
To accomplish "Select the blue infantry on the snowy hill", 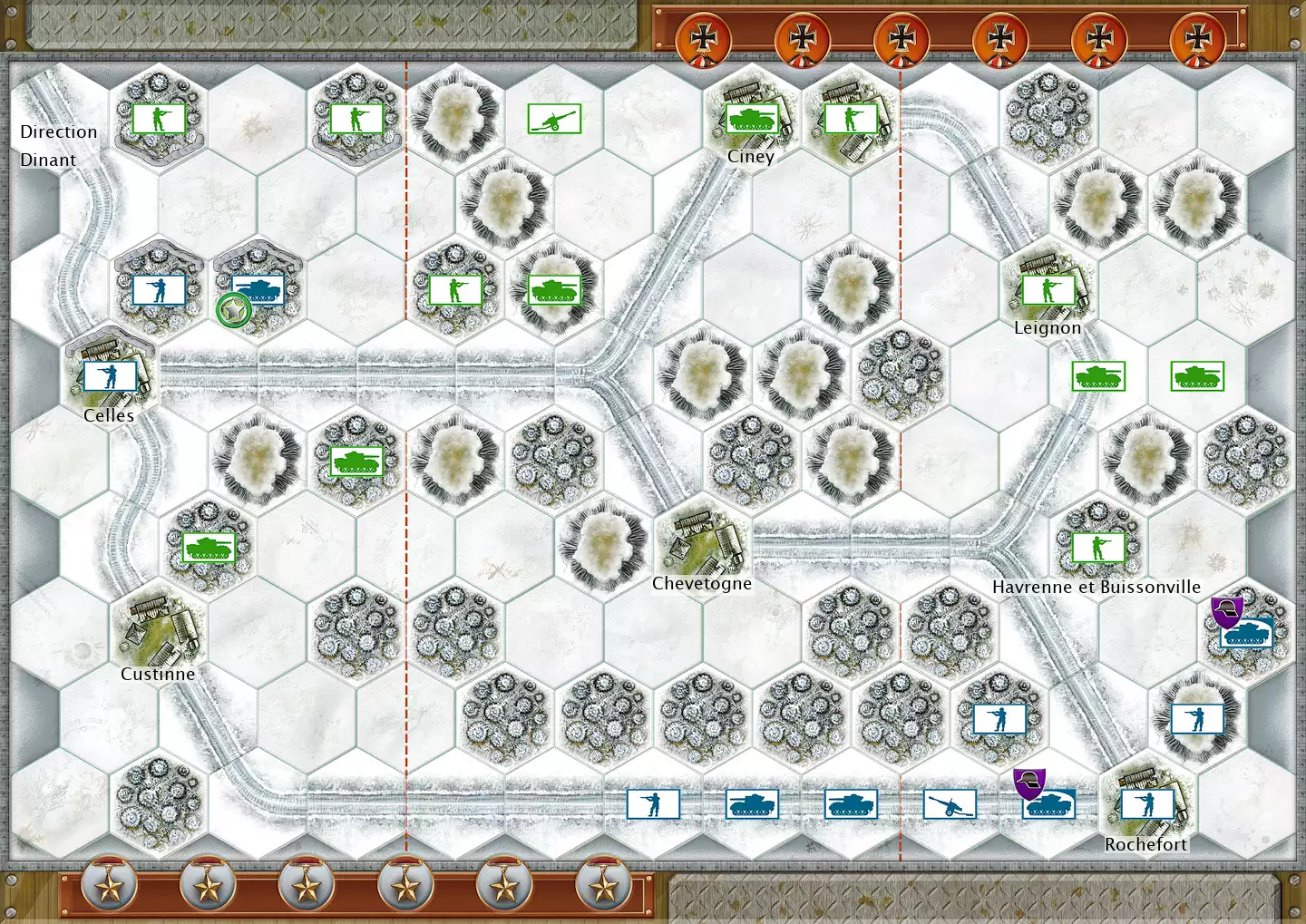I will [1197, 719].
